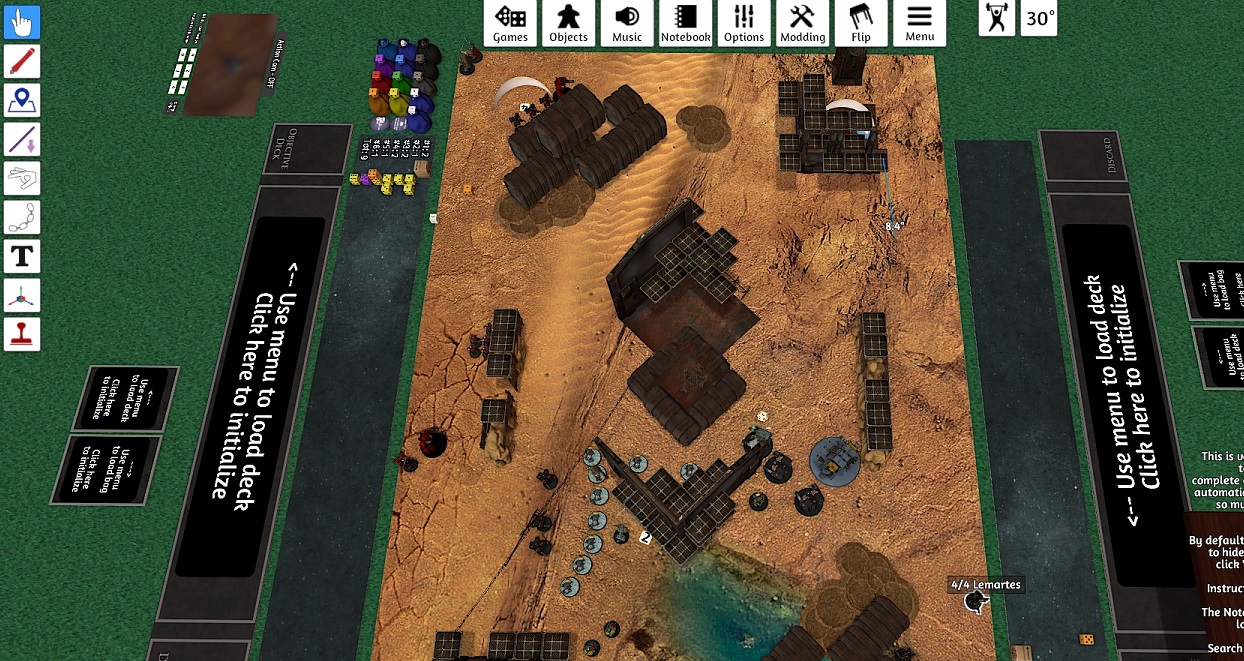The image size is (1244, 661).
Task: Activate the three-axis gizmo tool
Action: [22, 296]
